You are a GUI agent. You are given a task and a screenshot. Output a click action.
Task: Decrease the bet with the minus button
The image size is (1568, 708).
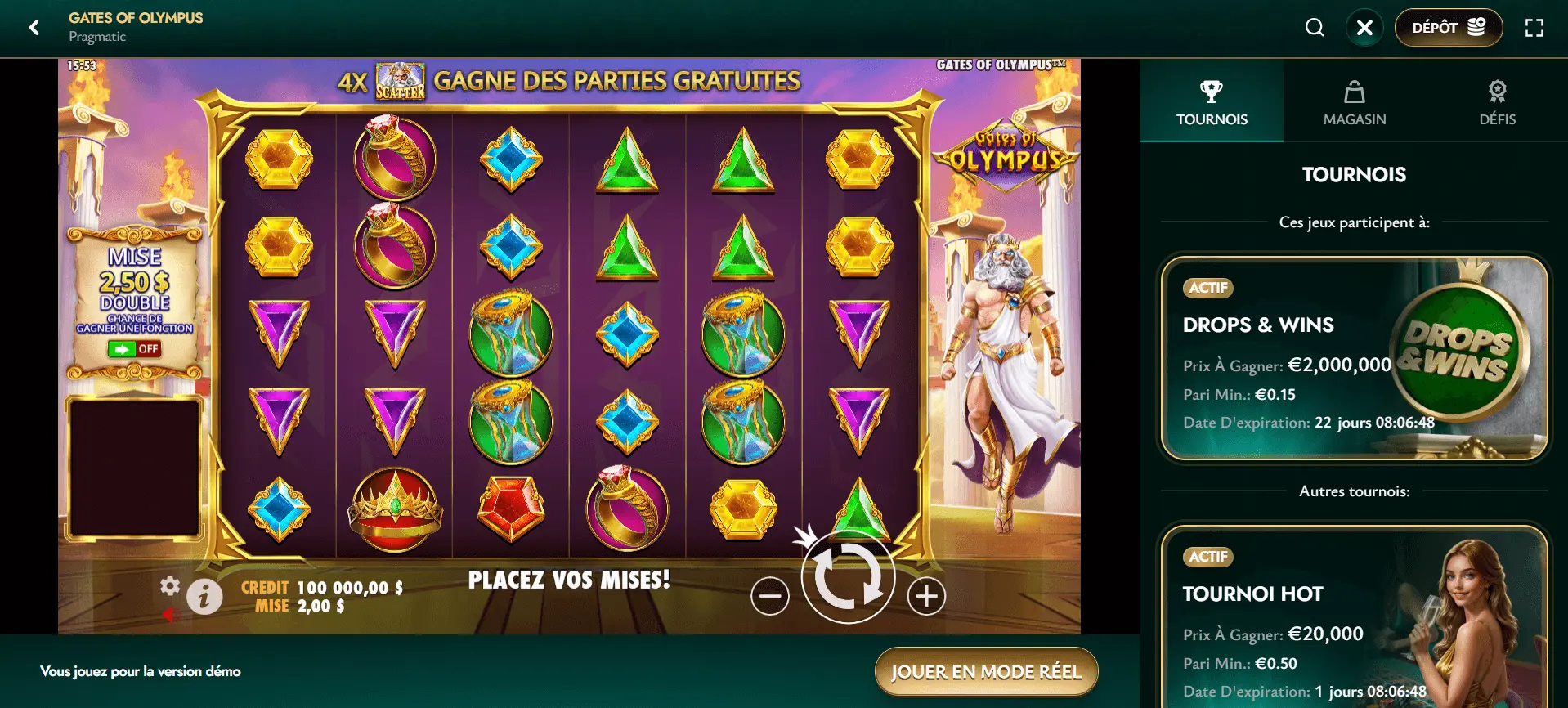[770, 596]
